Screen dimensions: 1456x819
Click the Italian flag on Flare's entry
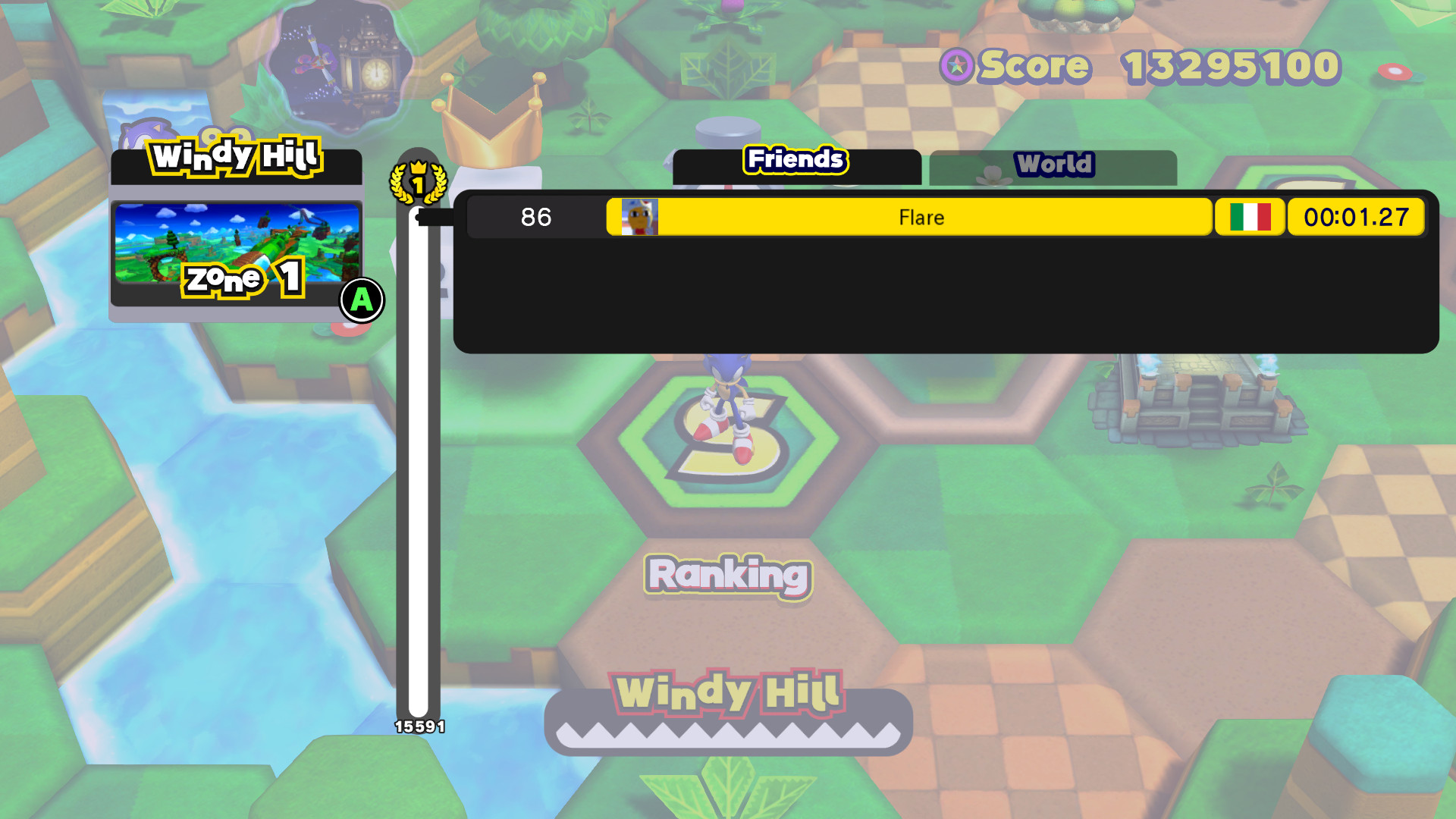[1250, 218]
